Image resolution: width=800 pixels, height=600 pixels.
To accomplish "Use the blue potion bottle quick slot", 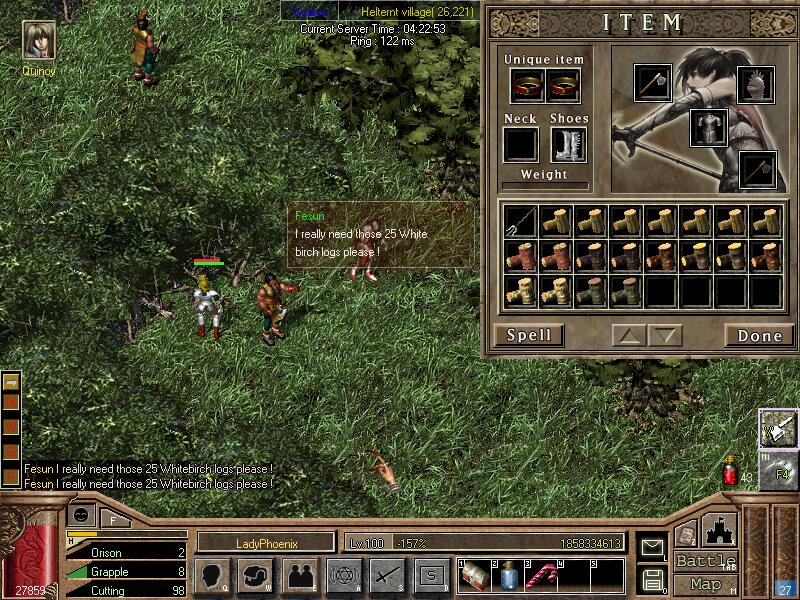I will coord(508,575).
